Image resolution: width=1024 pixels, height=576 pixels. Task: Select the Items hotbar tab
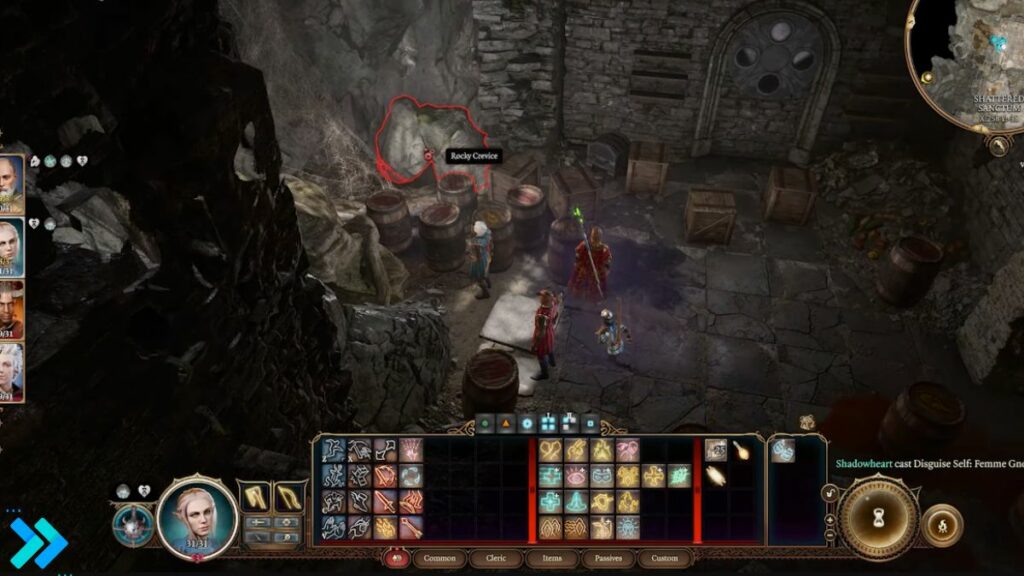pos(553,558)
